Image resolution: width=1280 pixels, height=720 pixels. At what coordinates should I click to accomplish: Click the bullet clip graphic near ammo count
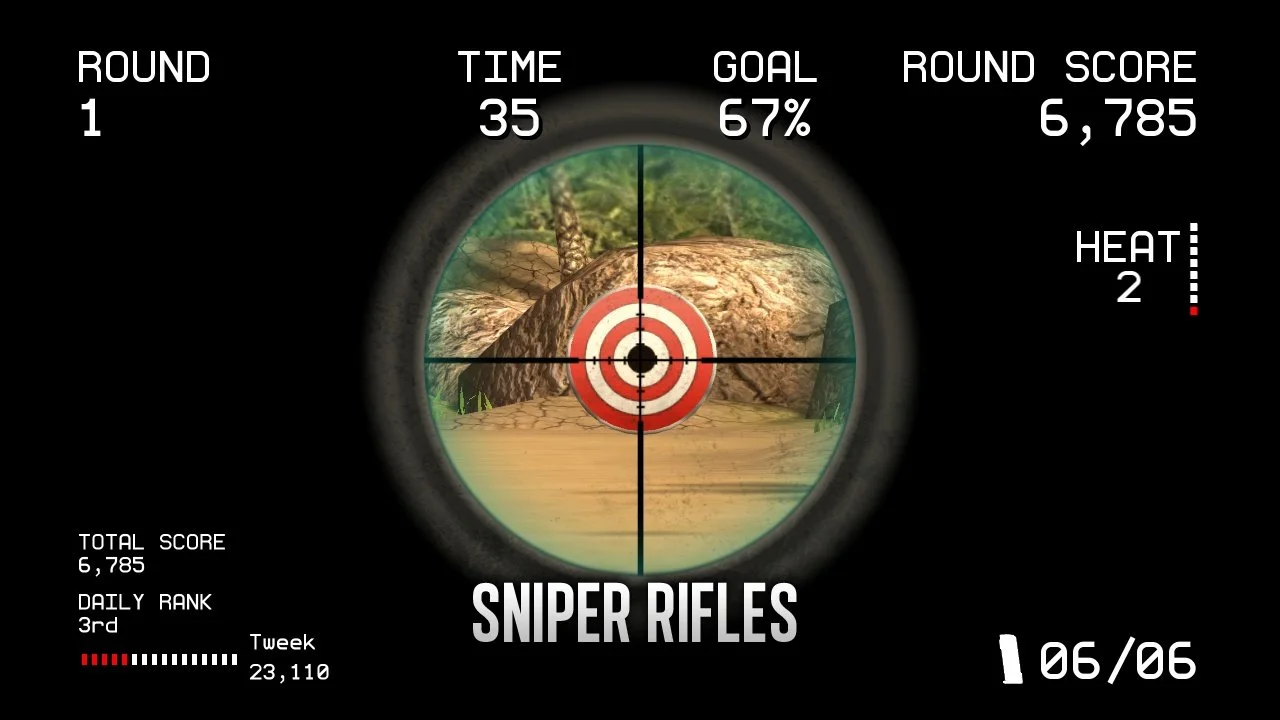pos(1010,660)
